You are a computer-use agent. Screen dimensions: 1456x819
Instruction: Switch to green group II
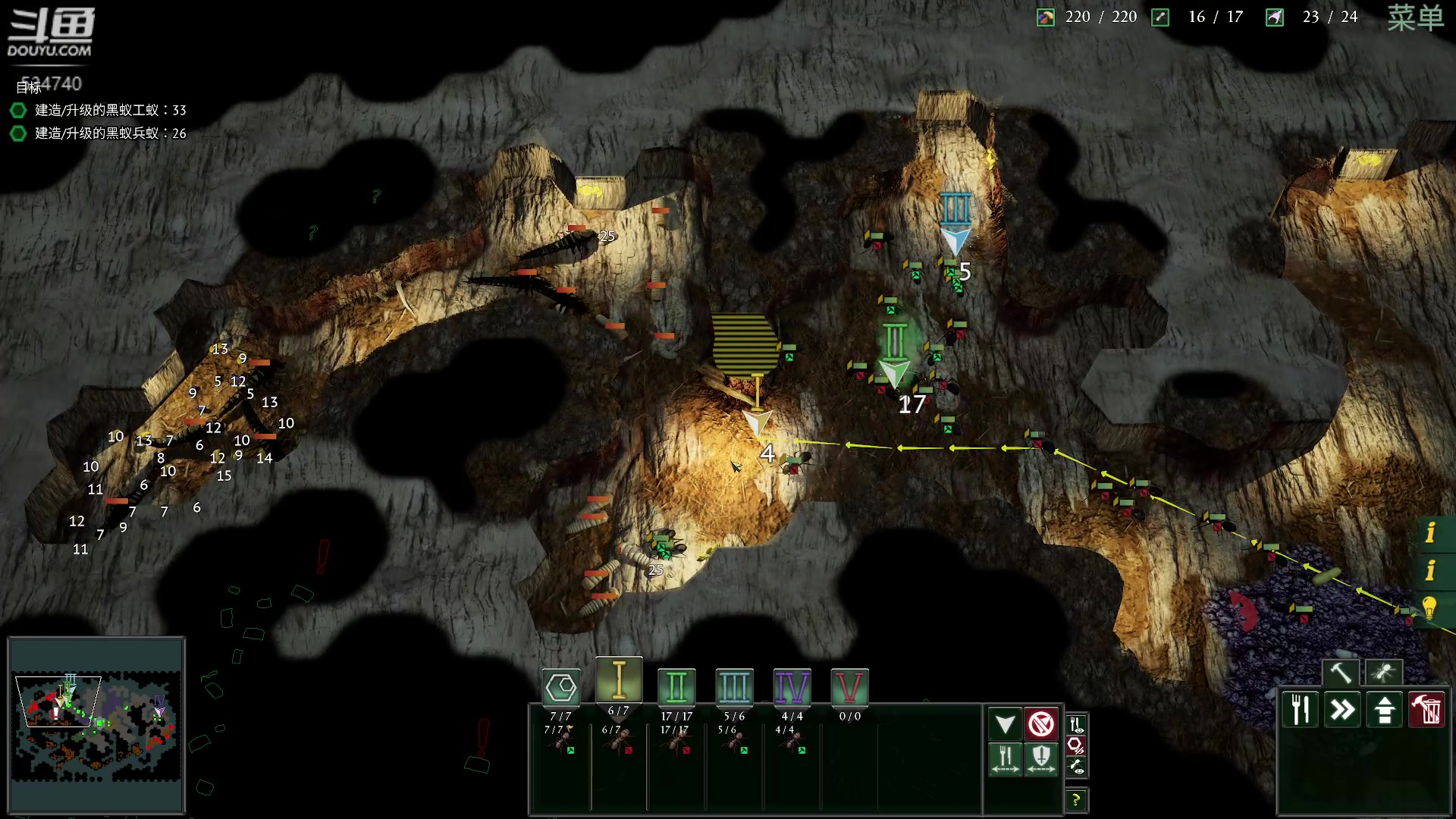coord(676,688)
